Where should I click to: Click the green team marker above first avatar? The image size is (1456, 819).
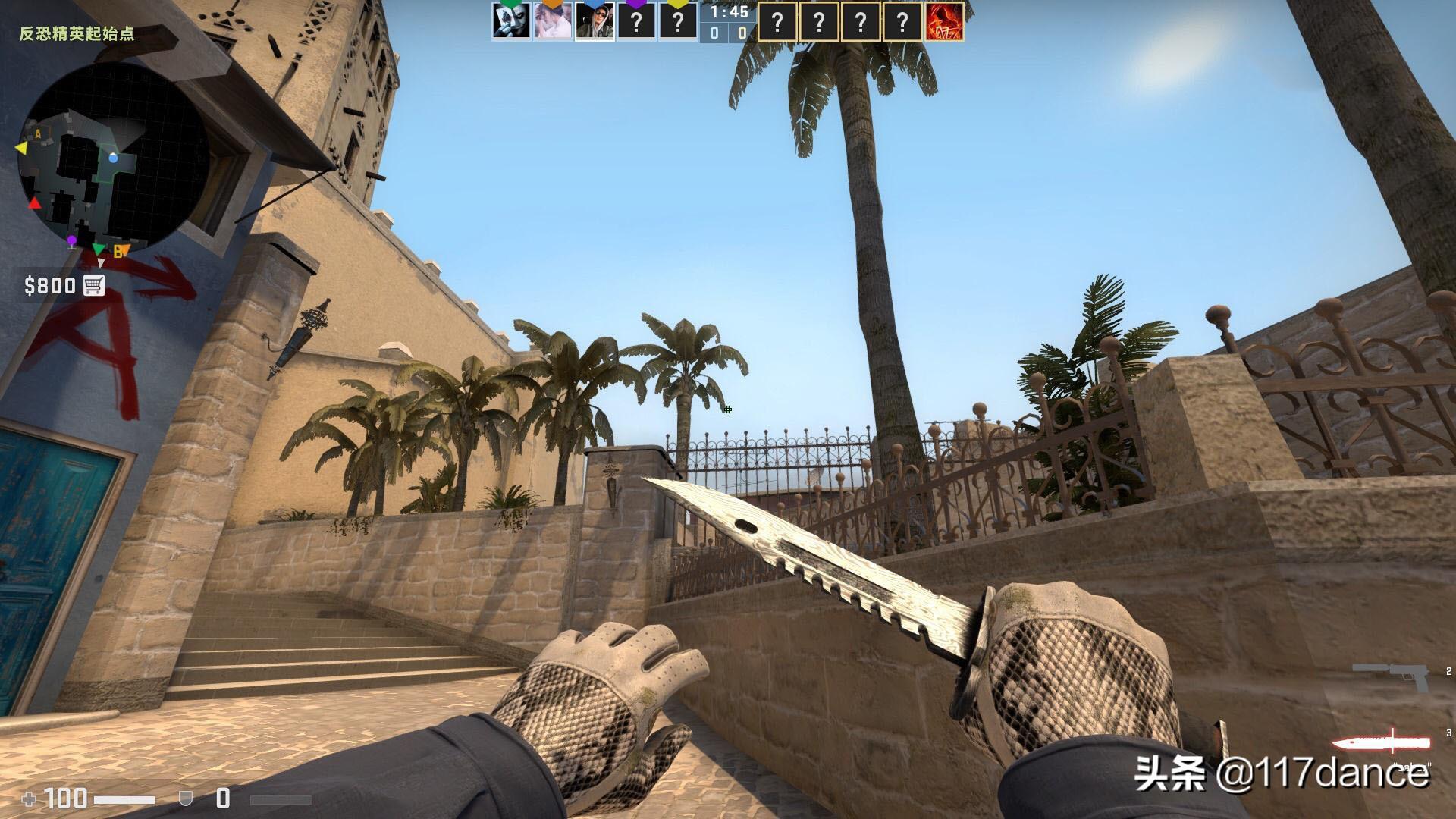tap(510, 4)
